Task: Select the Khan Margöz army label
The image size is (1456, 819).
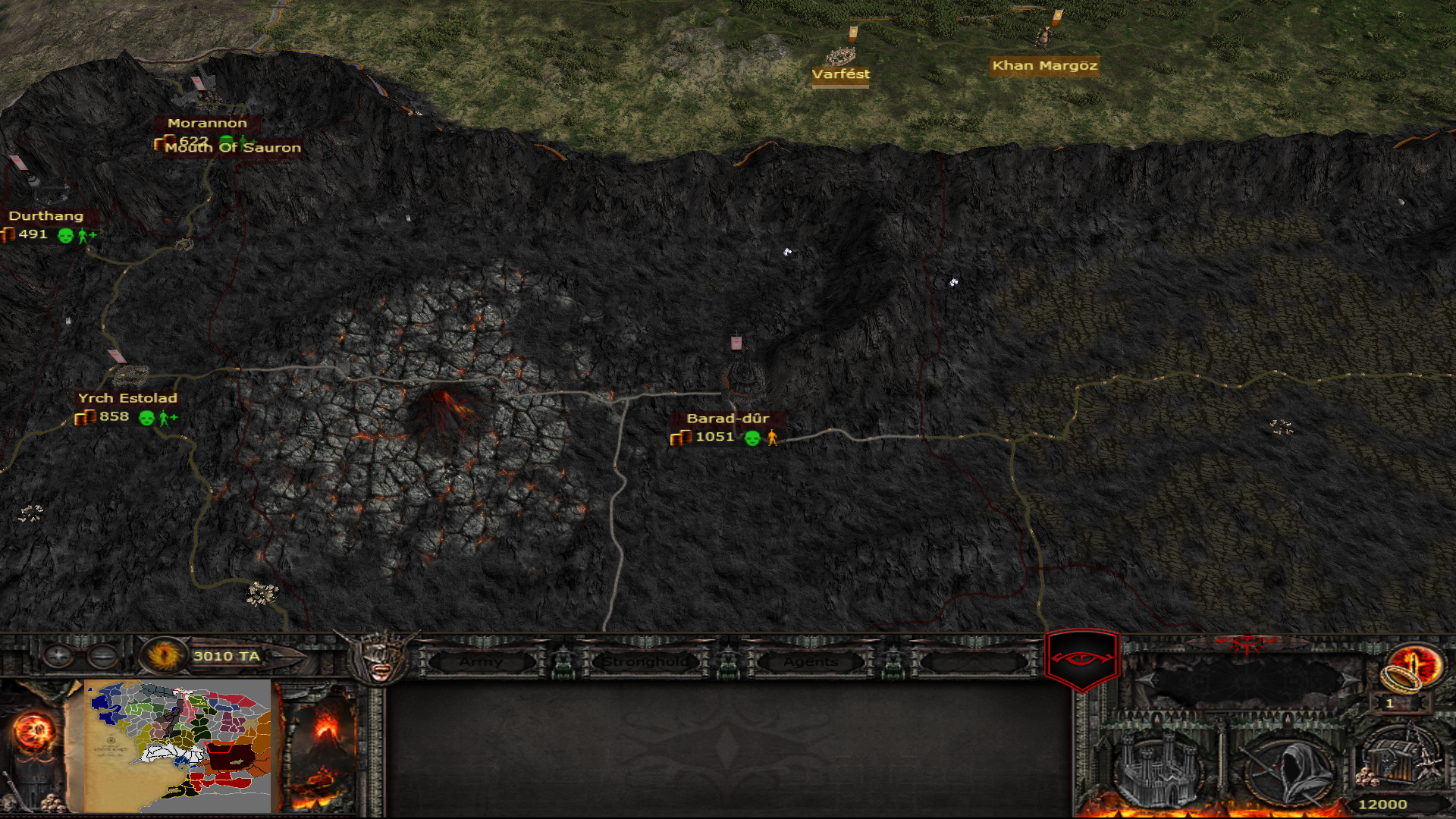Action: pyautogui.click(x=1044, y=66)
